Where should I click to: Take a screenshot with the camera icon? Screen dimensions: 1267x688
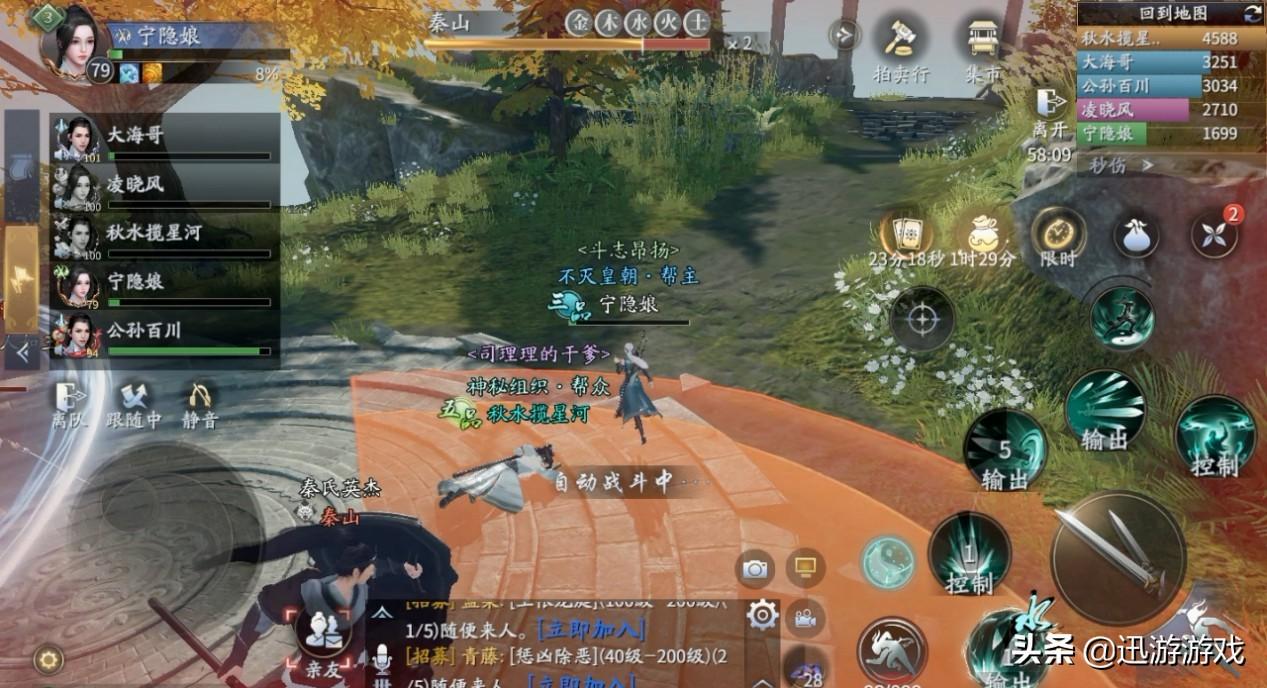[x=755, y=569]
